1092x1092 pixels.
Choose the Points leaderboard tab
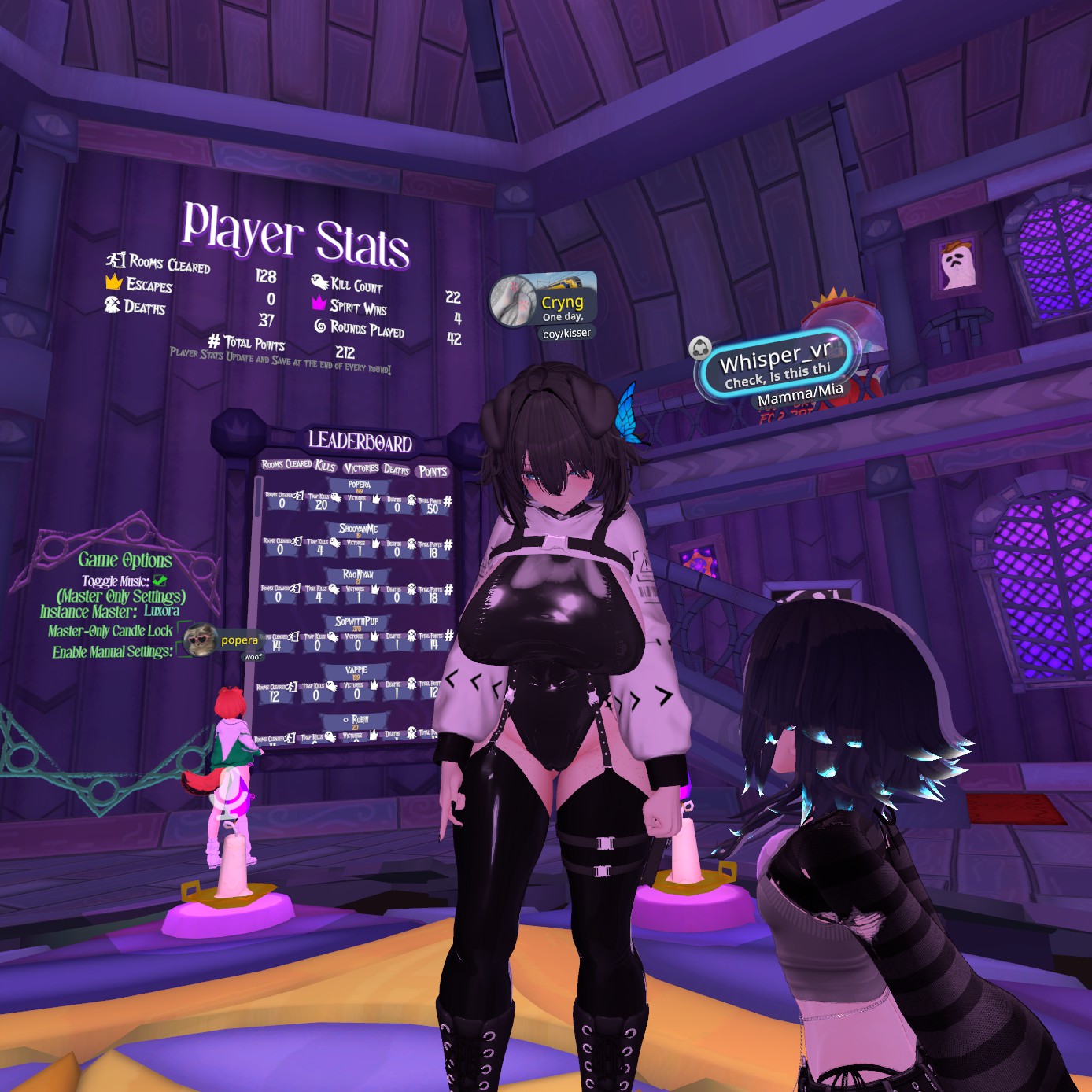click(433, 471)
